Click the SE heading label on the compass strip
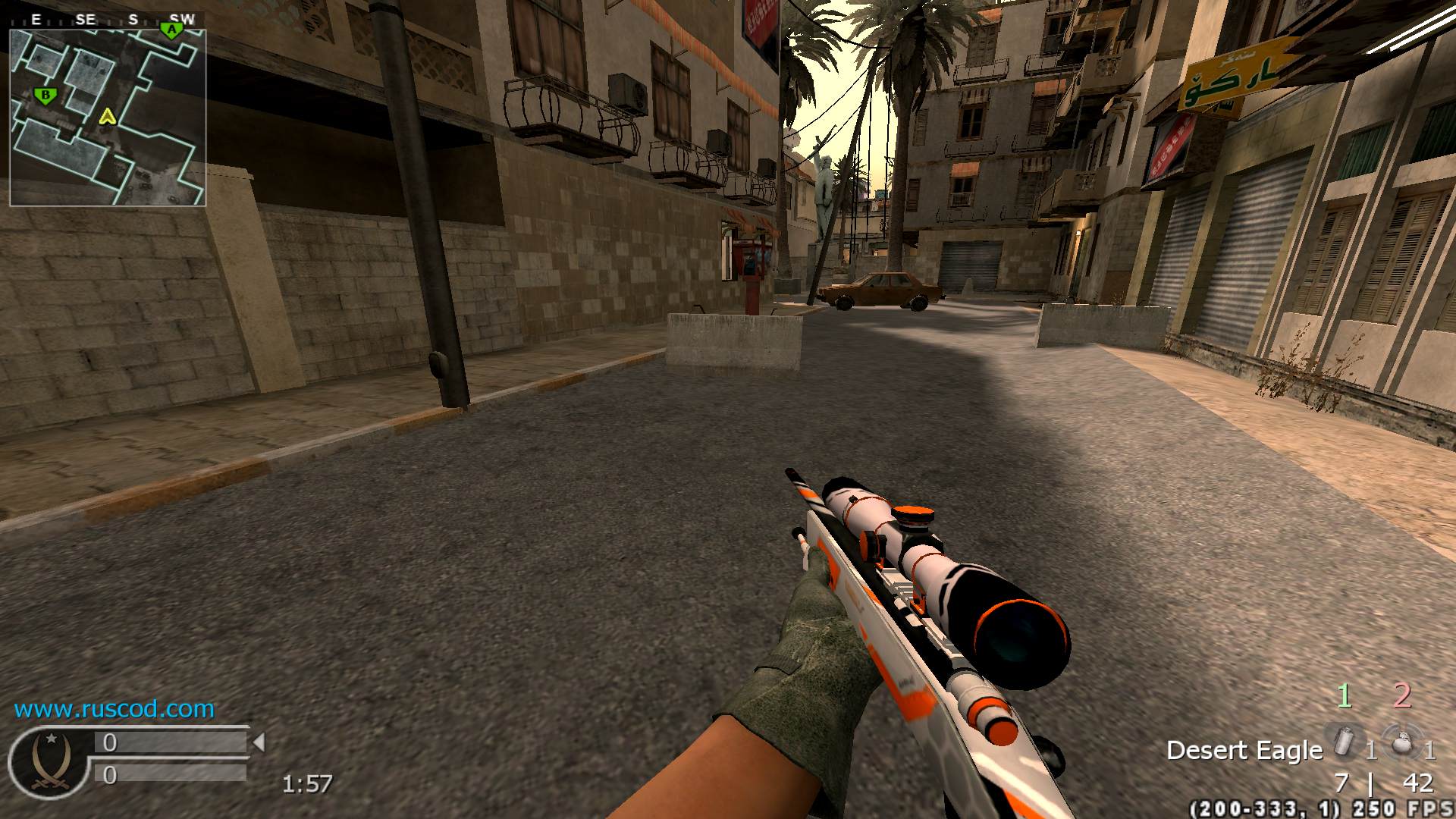Screen dimensions: 1456x819 click(84, 19)
